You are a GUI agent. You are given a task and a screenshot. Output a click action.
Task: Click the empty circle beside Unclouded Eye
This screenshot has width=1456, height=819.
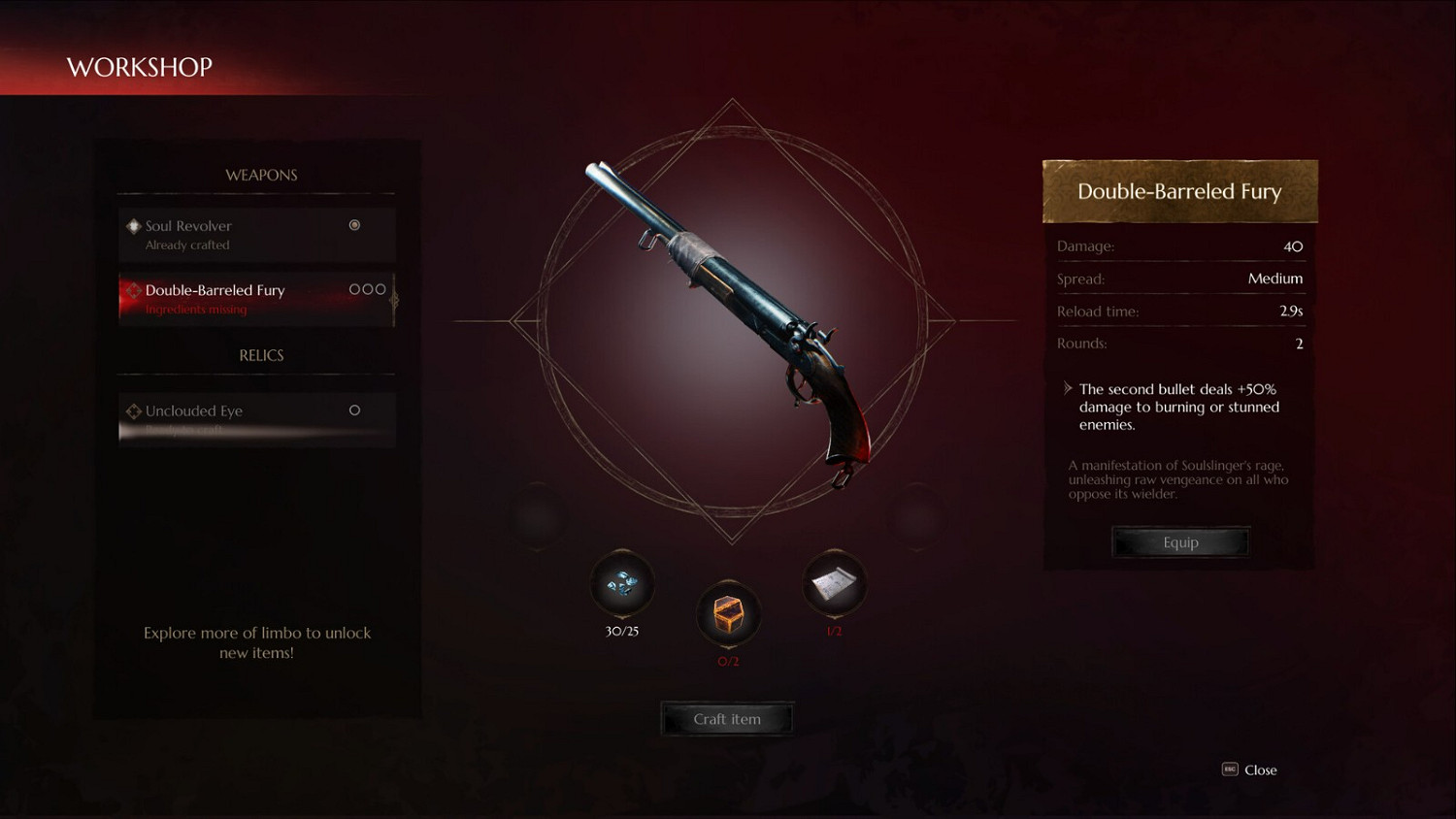pyautogui.click(x=354, y=409)
